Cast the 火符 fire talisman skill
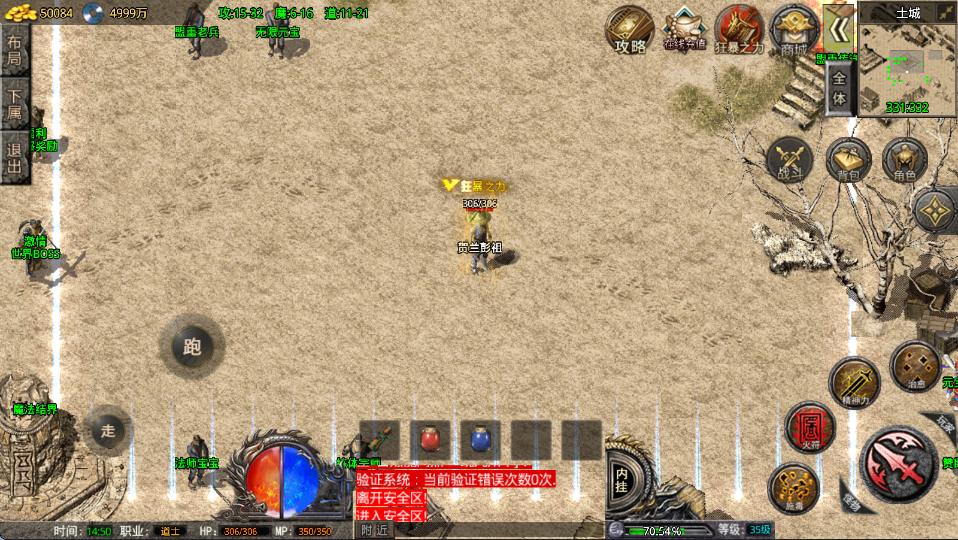 [x=809, y=427]
